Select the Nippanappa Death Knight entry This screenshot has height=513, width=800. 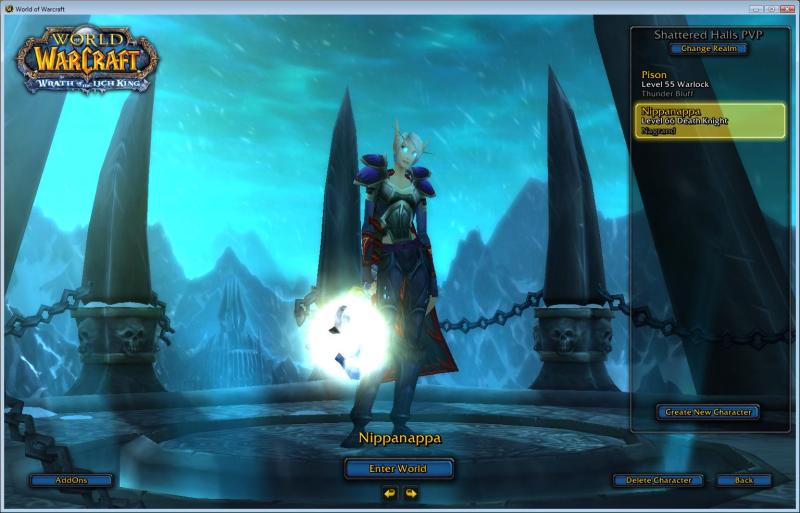click(708, 120)
